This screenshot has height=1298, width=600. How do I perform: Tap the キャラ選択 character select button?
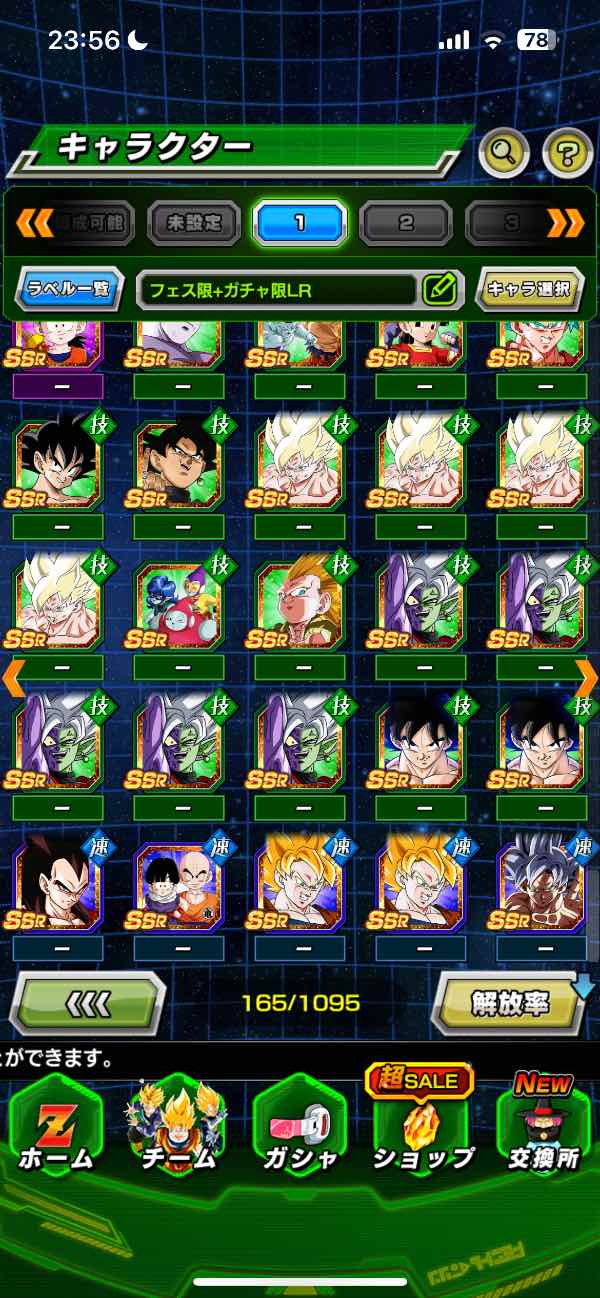529,290
